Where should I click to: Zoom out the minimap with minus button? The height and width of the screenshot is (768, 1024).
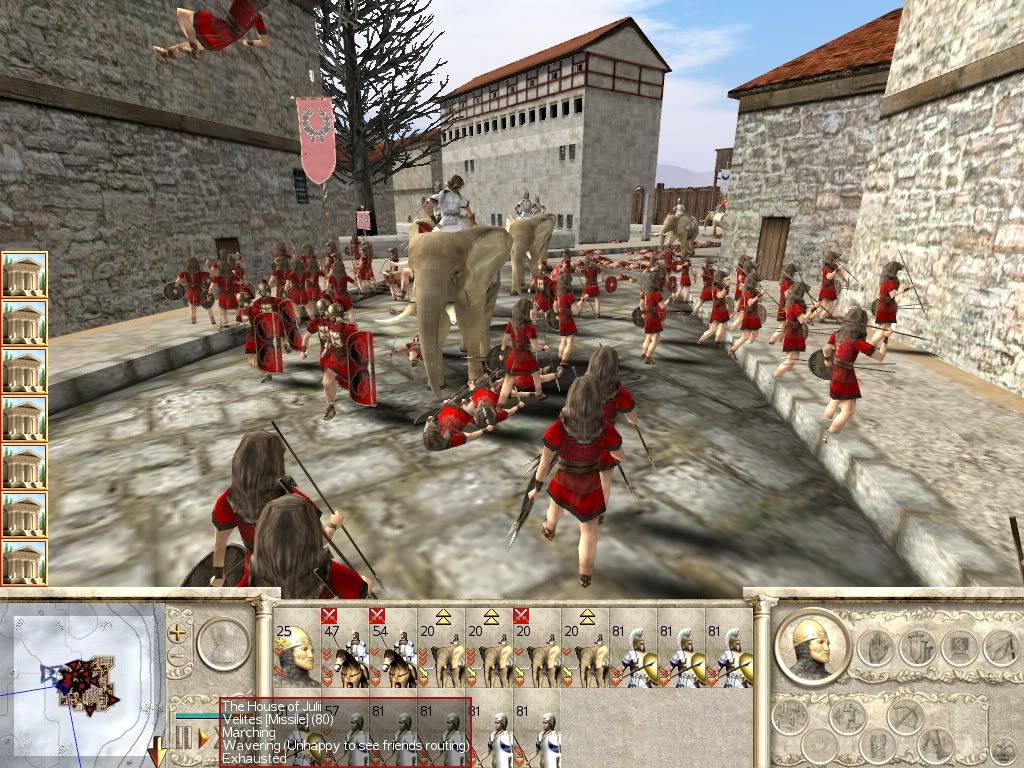[x=179, y=657]
